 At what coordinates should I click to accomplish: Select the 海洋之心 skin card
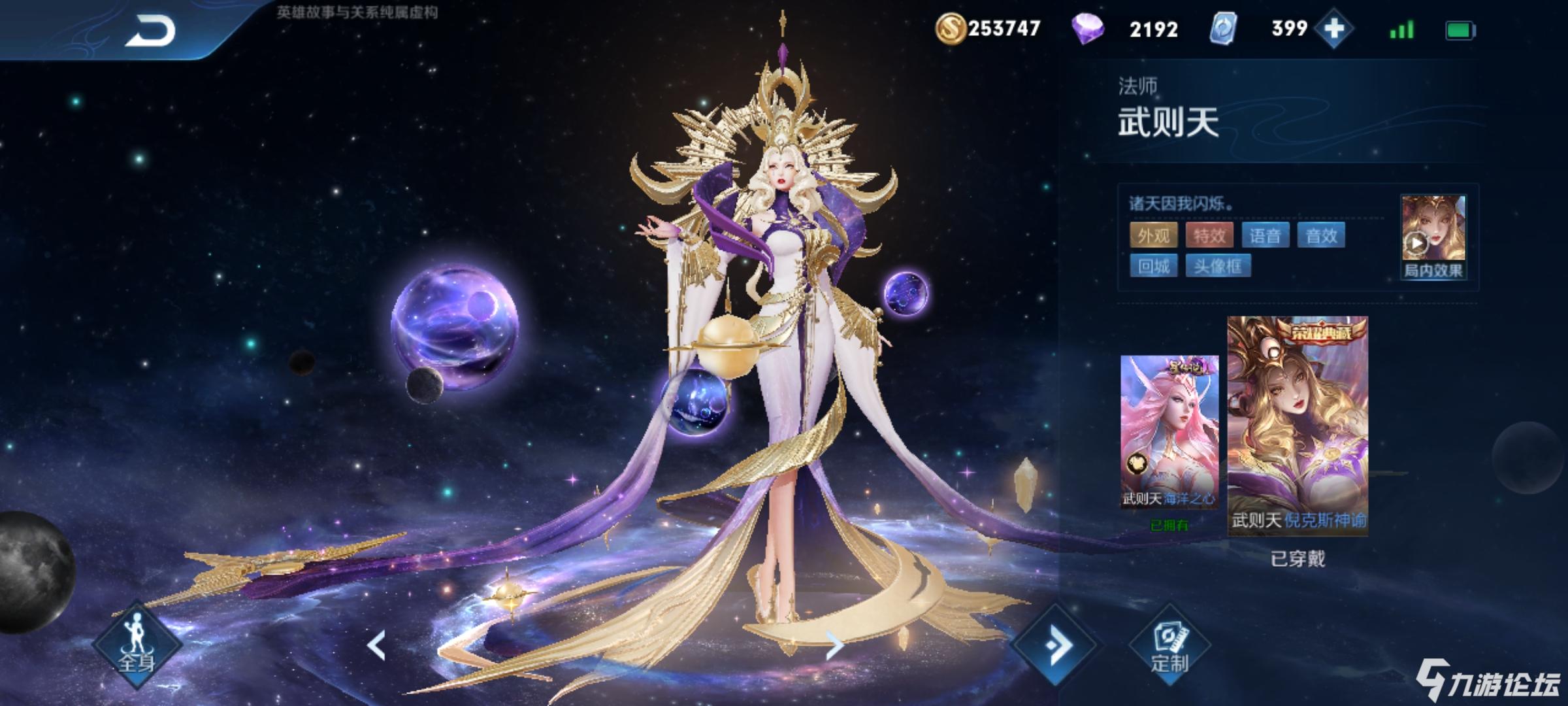pyautogui.click(x=1169, y=431)
